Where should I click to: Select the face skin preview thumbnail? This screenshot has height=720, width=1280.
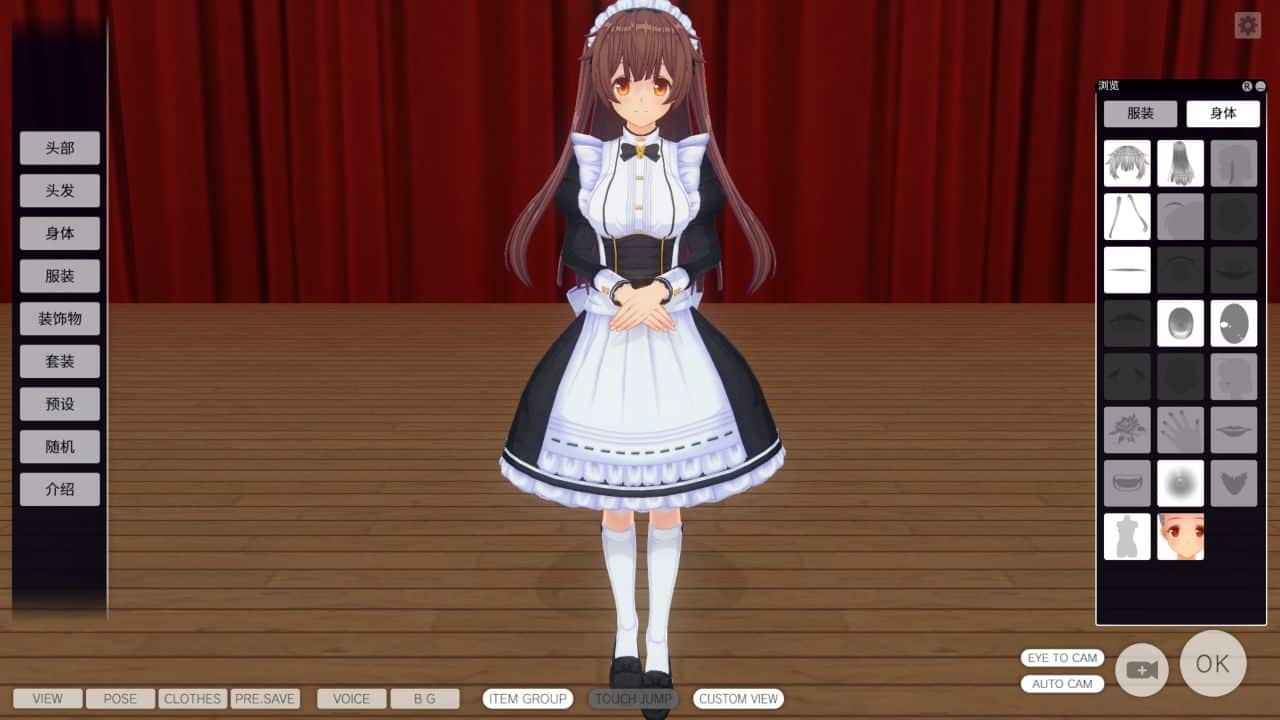pyautogui.click(x=1181, y=537)
